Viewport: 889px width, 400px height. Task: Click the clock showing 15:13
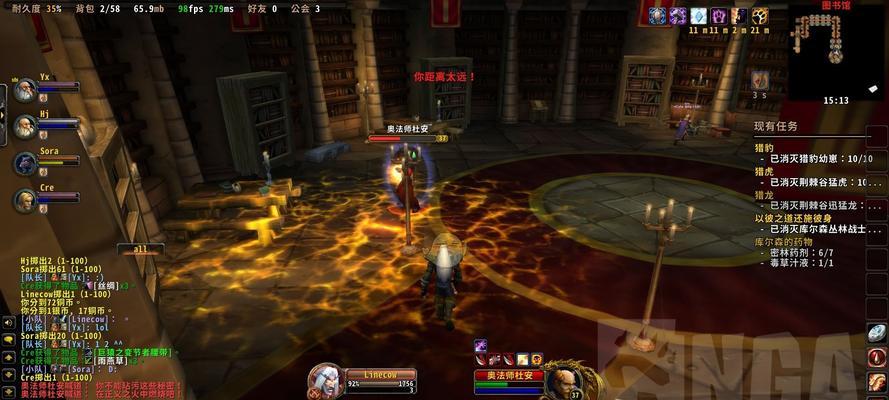click(x=836, y=100)
